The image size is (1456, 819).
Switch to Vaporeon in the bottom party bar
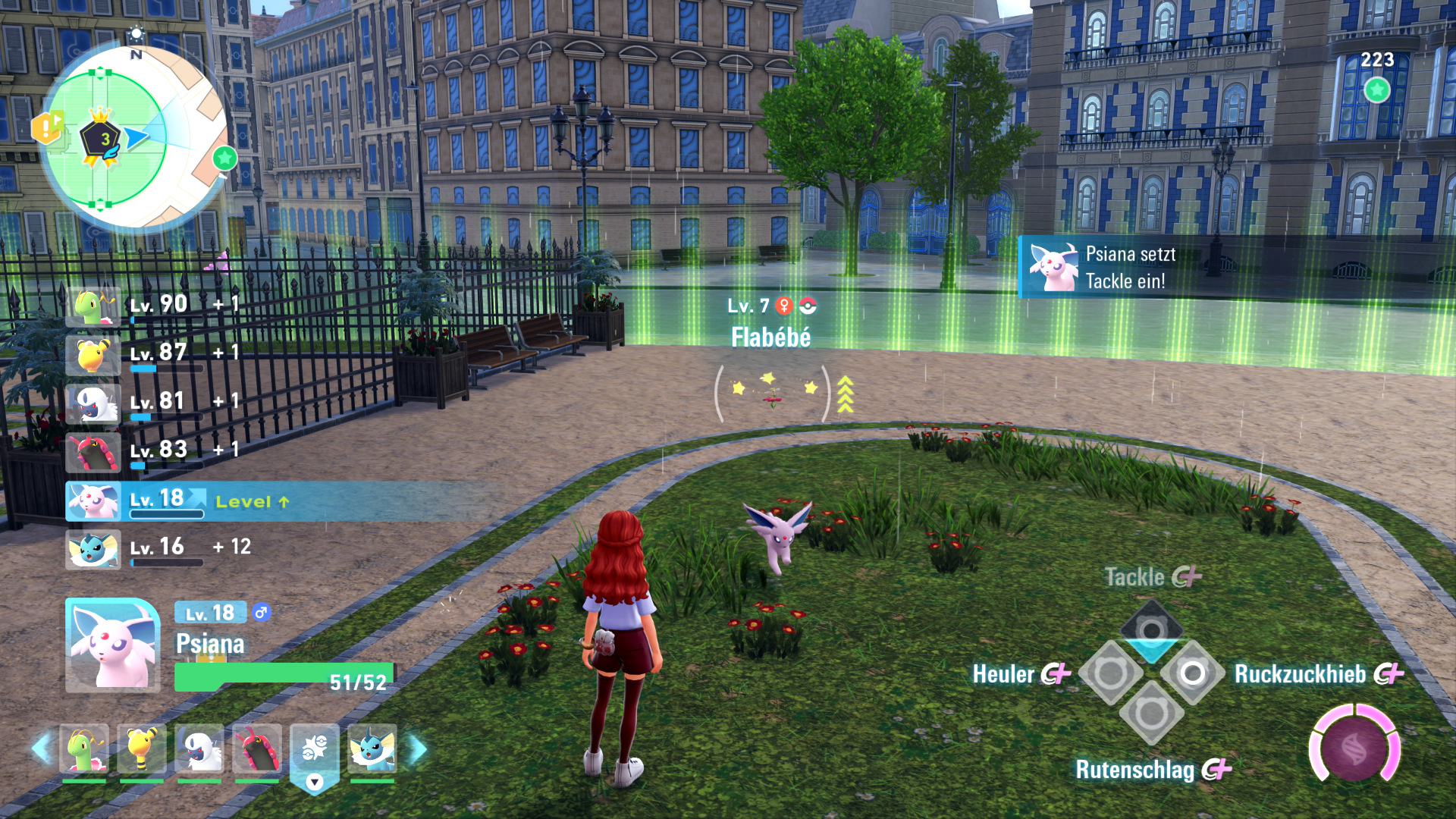pos(372,749)
